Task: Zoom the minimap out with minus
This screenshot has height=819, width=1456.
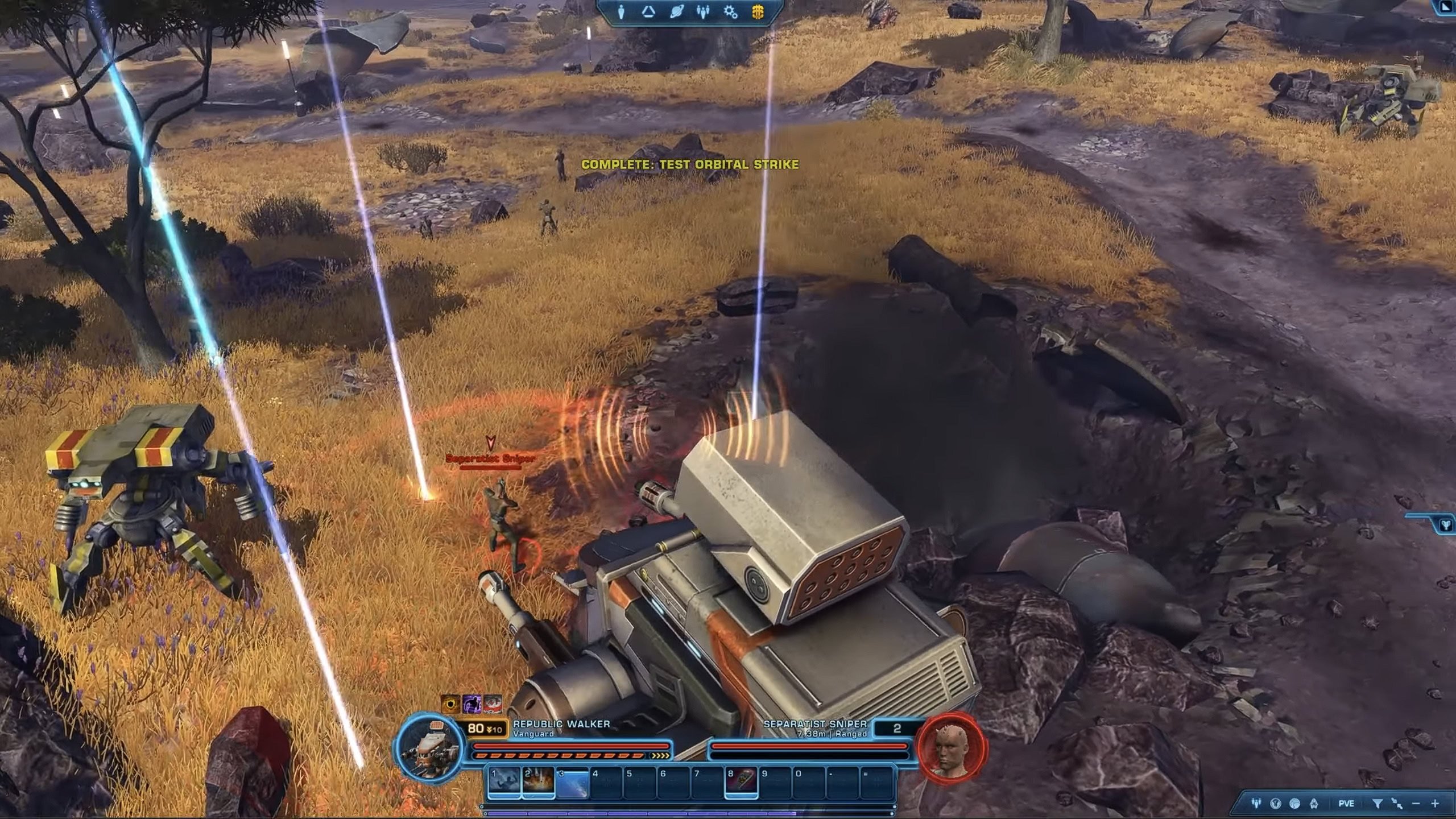Action: click(x=1416, y=804)
